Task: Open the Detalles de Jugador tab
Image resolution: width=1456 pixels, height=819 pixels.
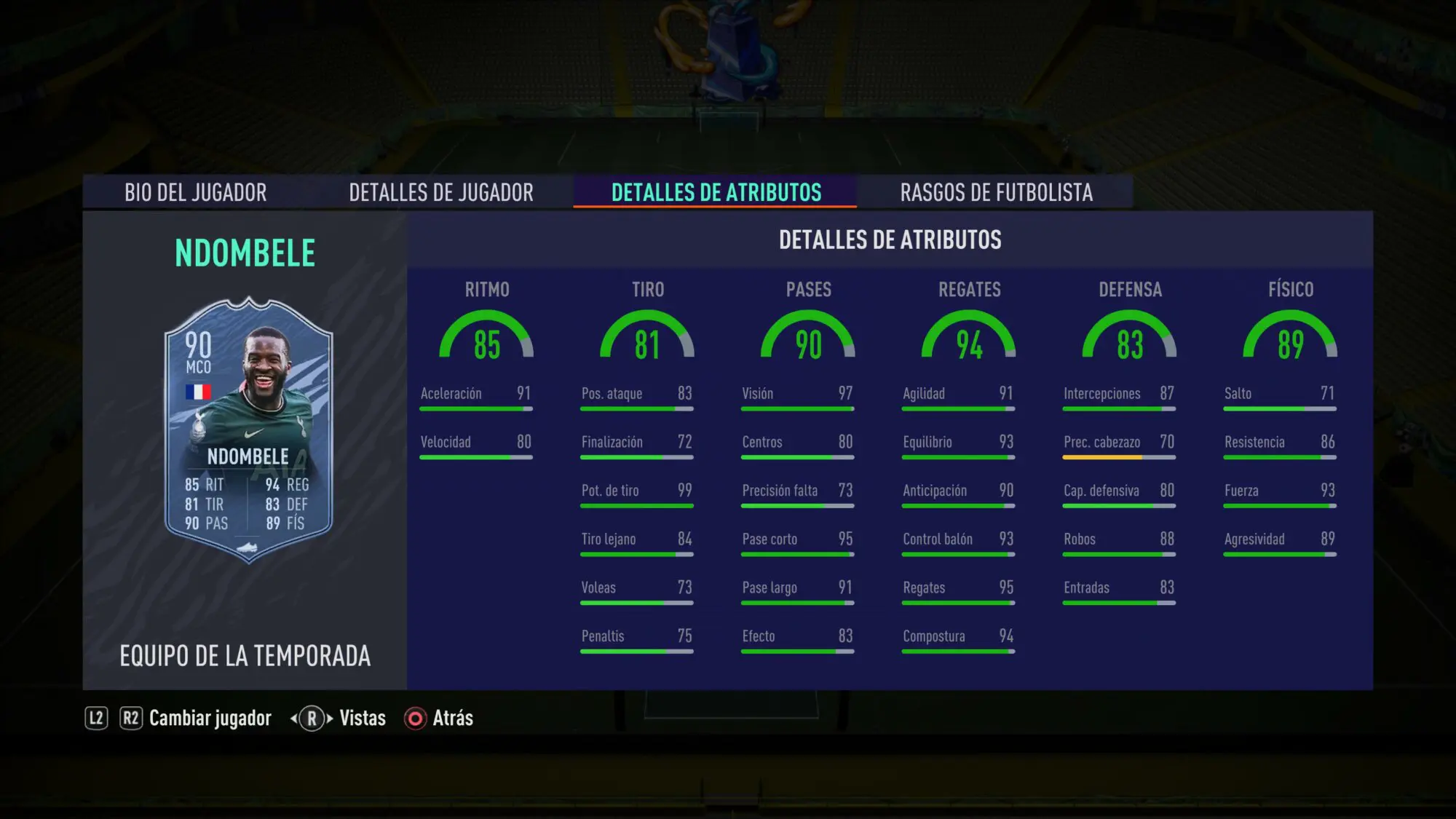Action: tap(440, 192)
